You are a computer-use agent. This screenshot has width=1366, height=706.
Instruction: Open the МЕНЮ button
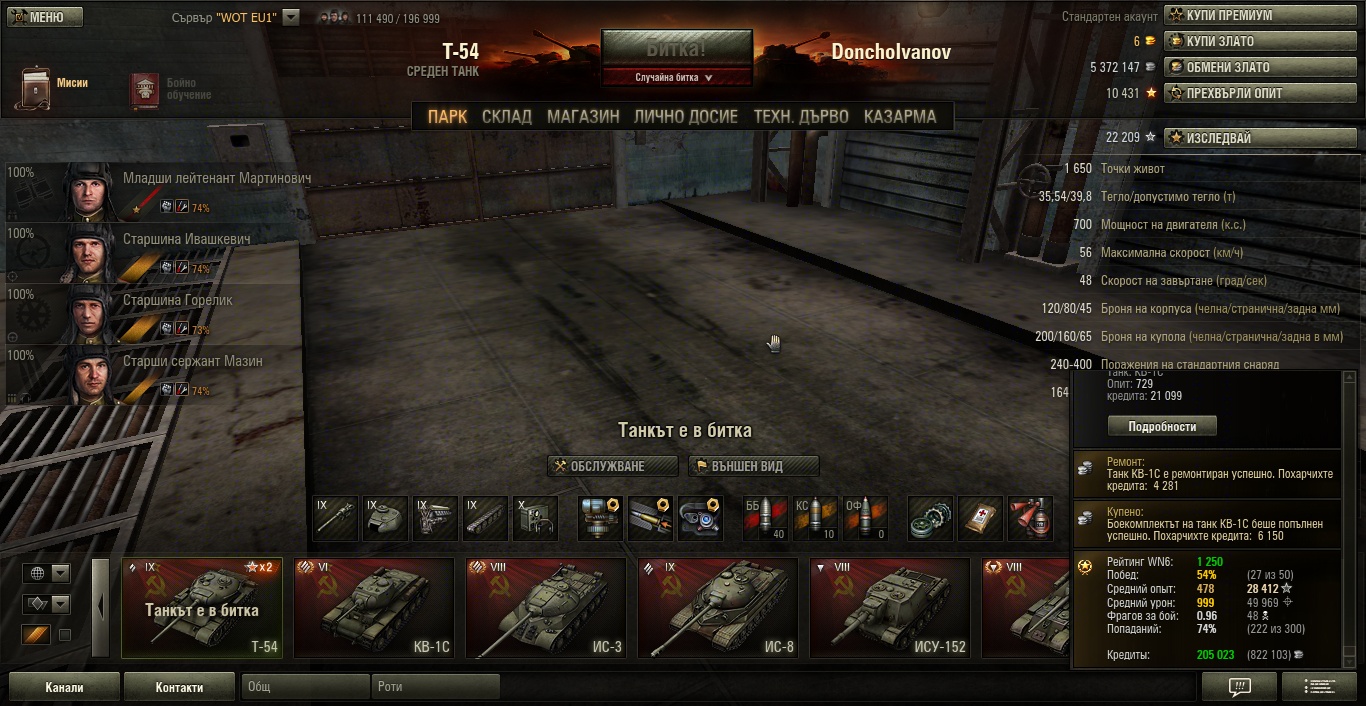point(46,17)
